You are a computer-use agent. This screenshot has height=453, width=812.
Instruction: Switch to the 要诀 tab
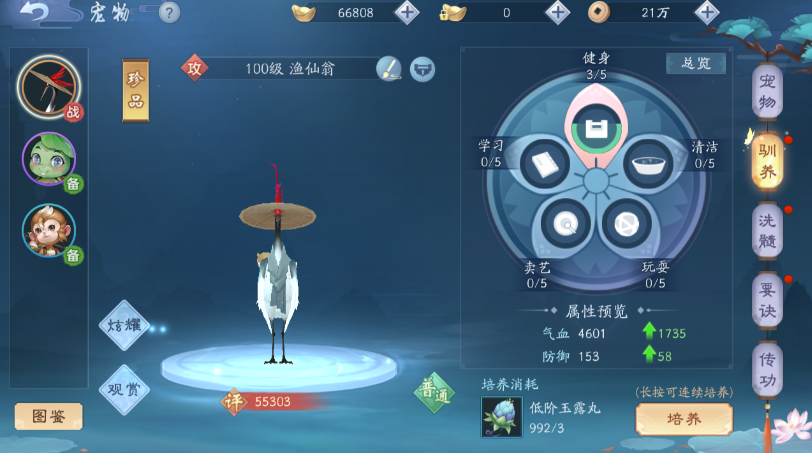[767, 299]
